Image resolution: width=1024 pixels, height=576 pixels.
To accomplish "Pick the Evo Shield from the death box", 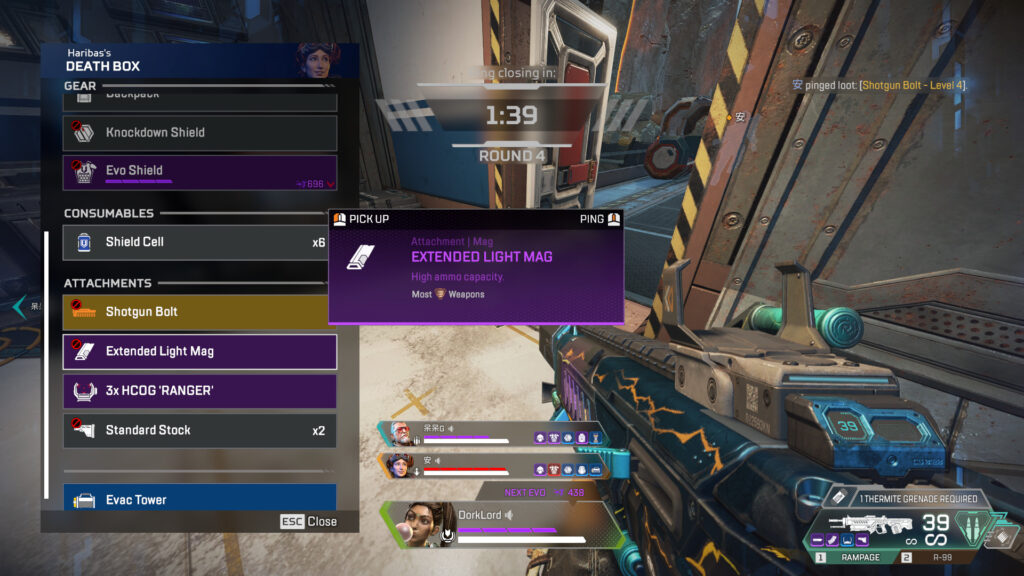I will [200, 171].
